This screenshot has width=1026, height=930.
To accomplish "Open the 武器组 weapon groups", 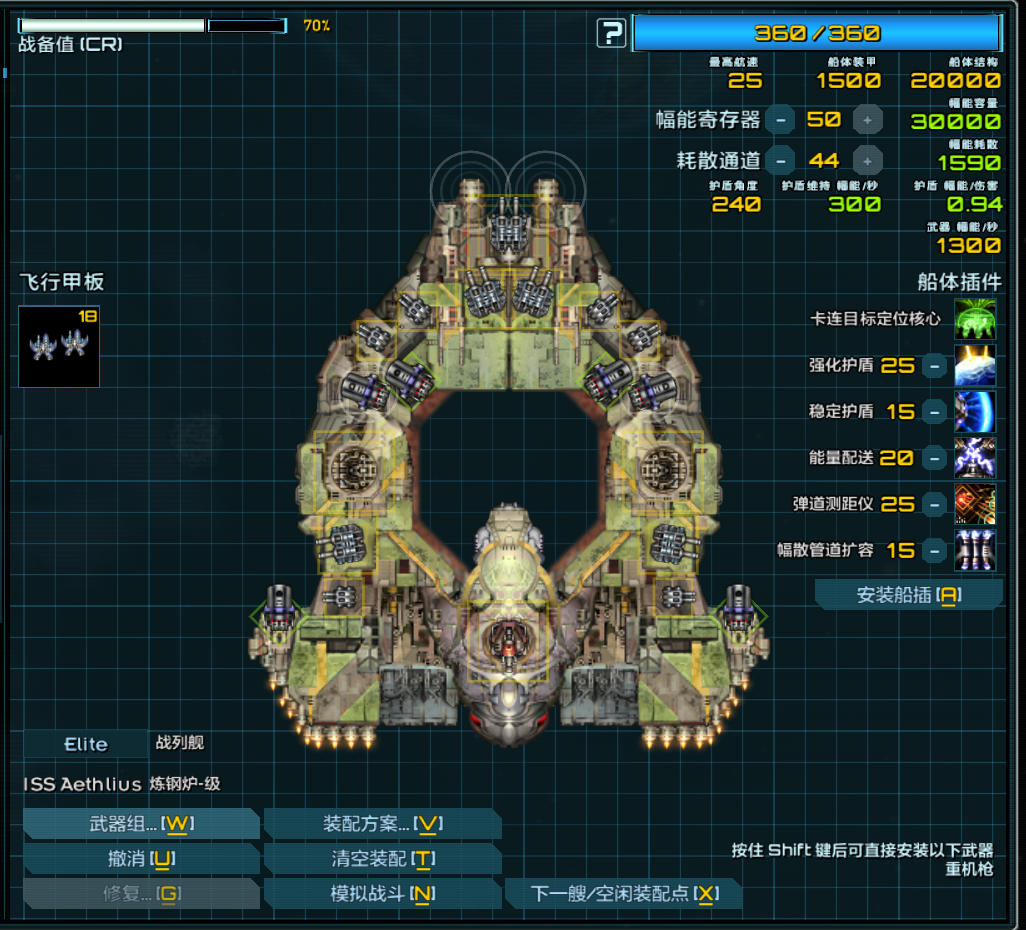I will pyautogui.click(x=141, y=824).
